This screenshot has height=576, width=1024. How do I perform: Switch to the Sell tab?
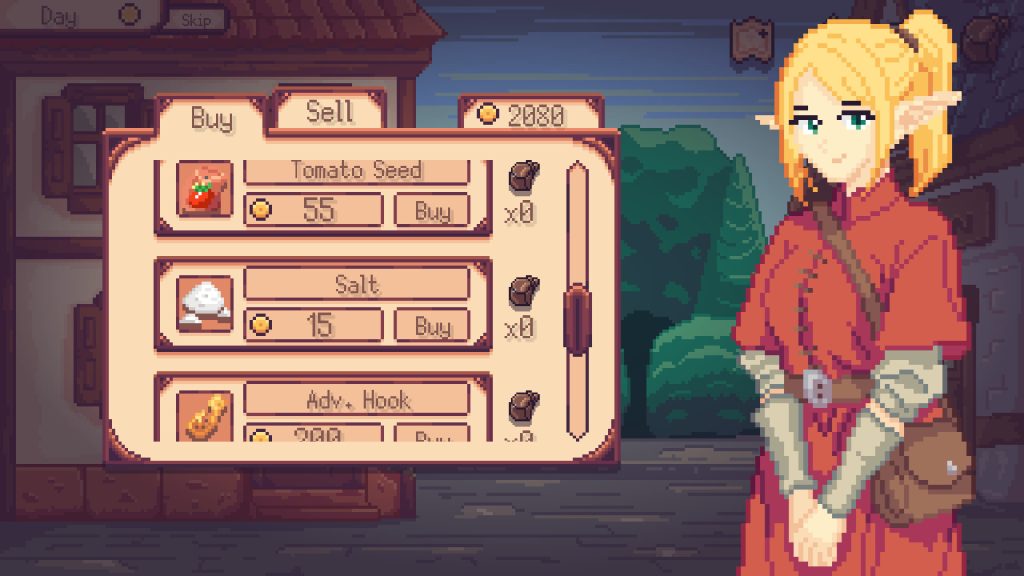coord(329,111)
